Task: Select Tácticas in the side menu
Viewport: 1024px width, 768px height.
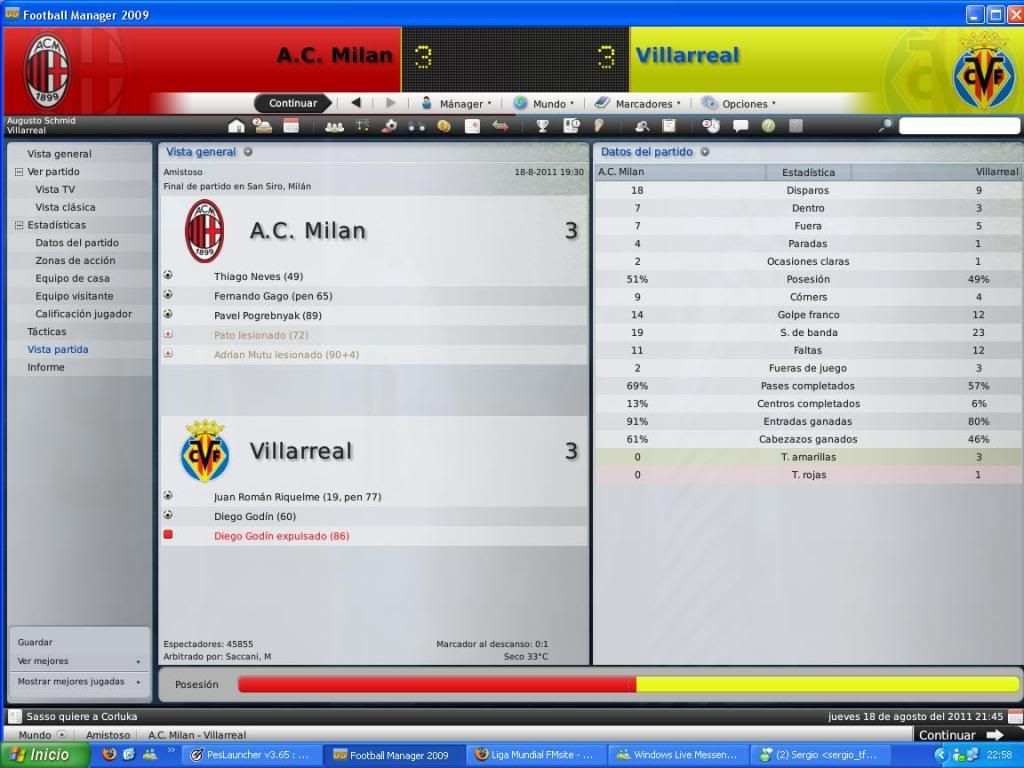Action: pos(47,331)
